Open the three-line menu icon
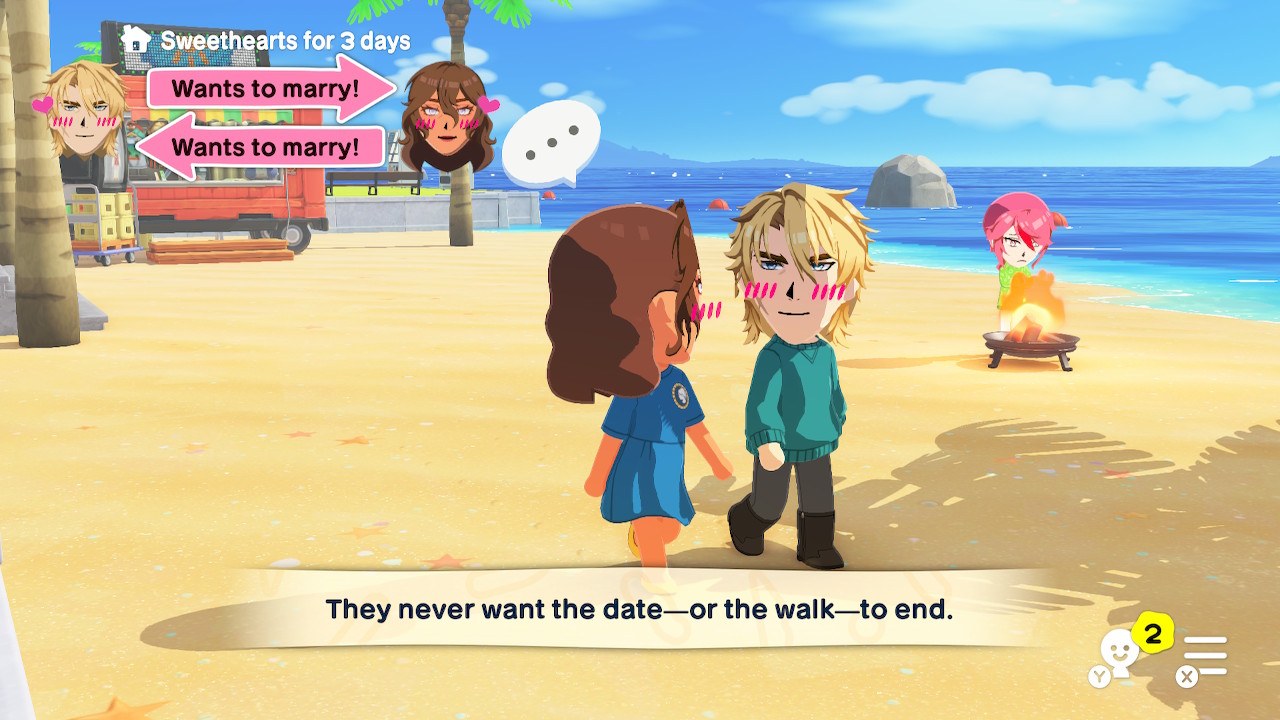 [x=1205, y=656]
